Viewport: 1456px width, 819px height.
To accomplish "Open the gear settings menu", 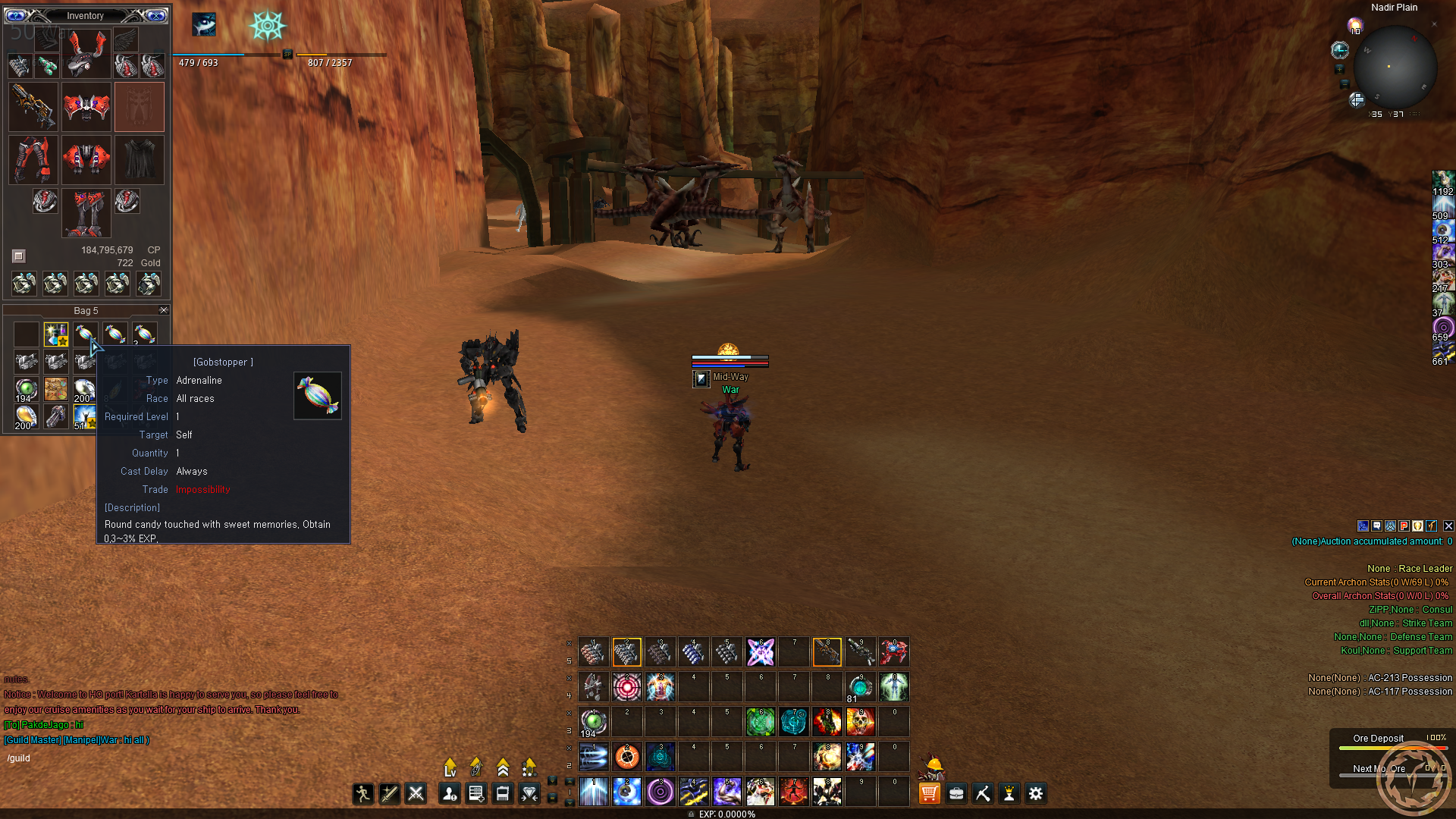I will [1035, 793].
